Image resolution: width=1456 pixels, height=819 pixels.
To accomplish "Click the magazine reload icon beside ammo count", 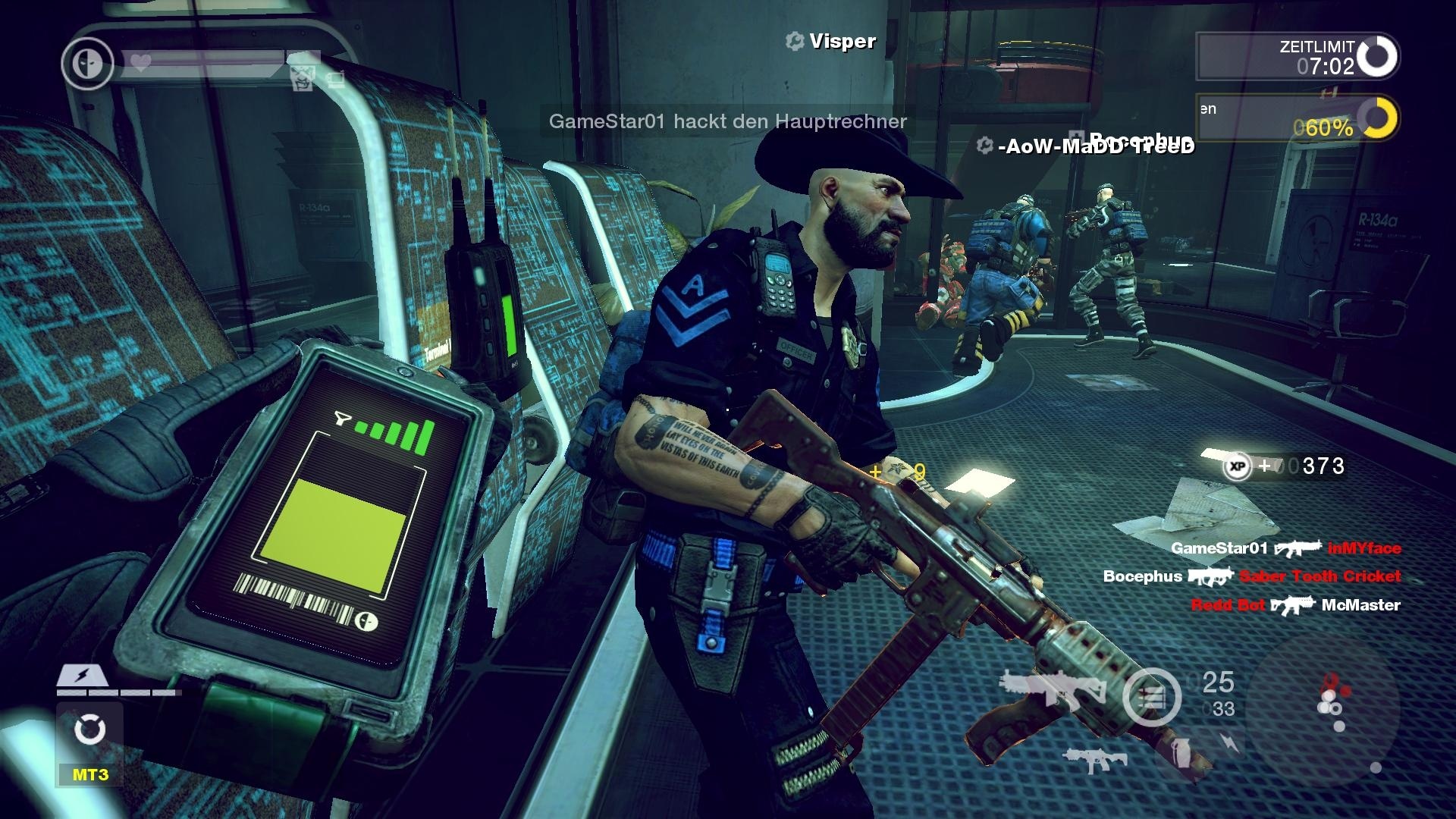I will tap(1151, 695).
